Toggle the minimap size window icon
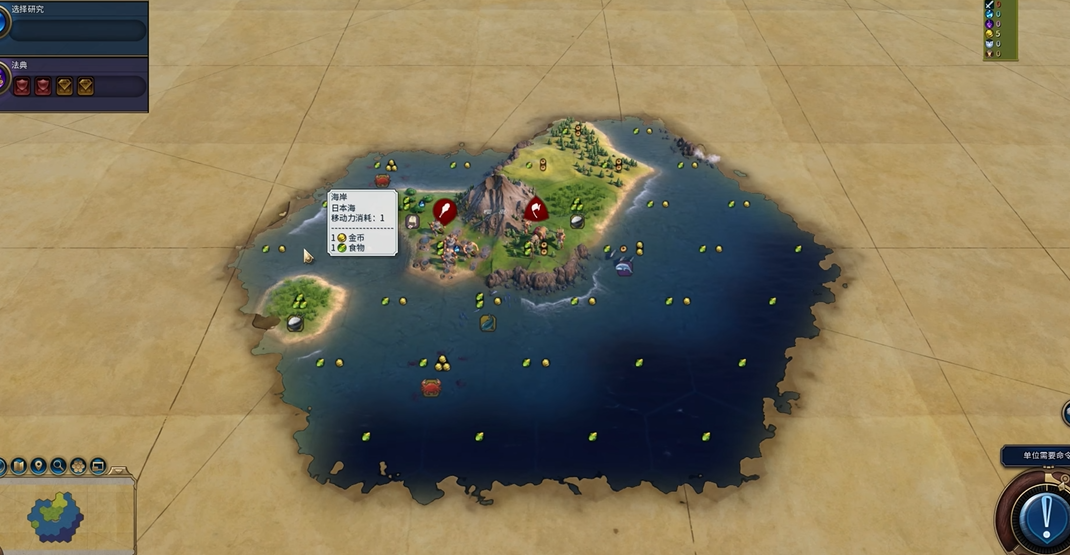Viewport: 1070px width, 555px height. (98, 466)
